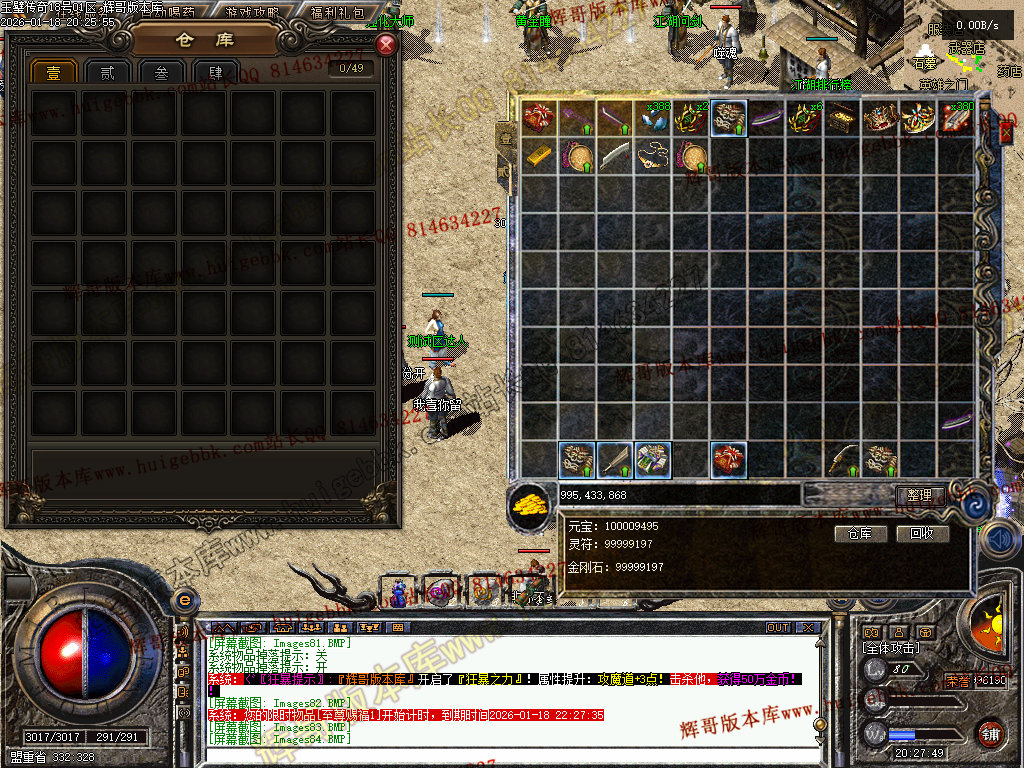Toggle the sound speaker button

(998, 539)
